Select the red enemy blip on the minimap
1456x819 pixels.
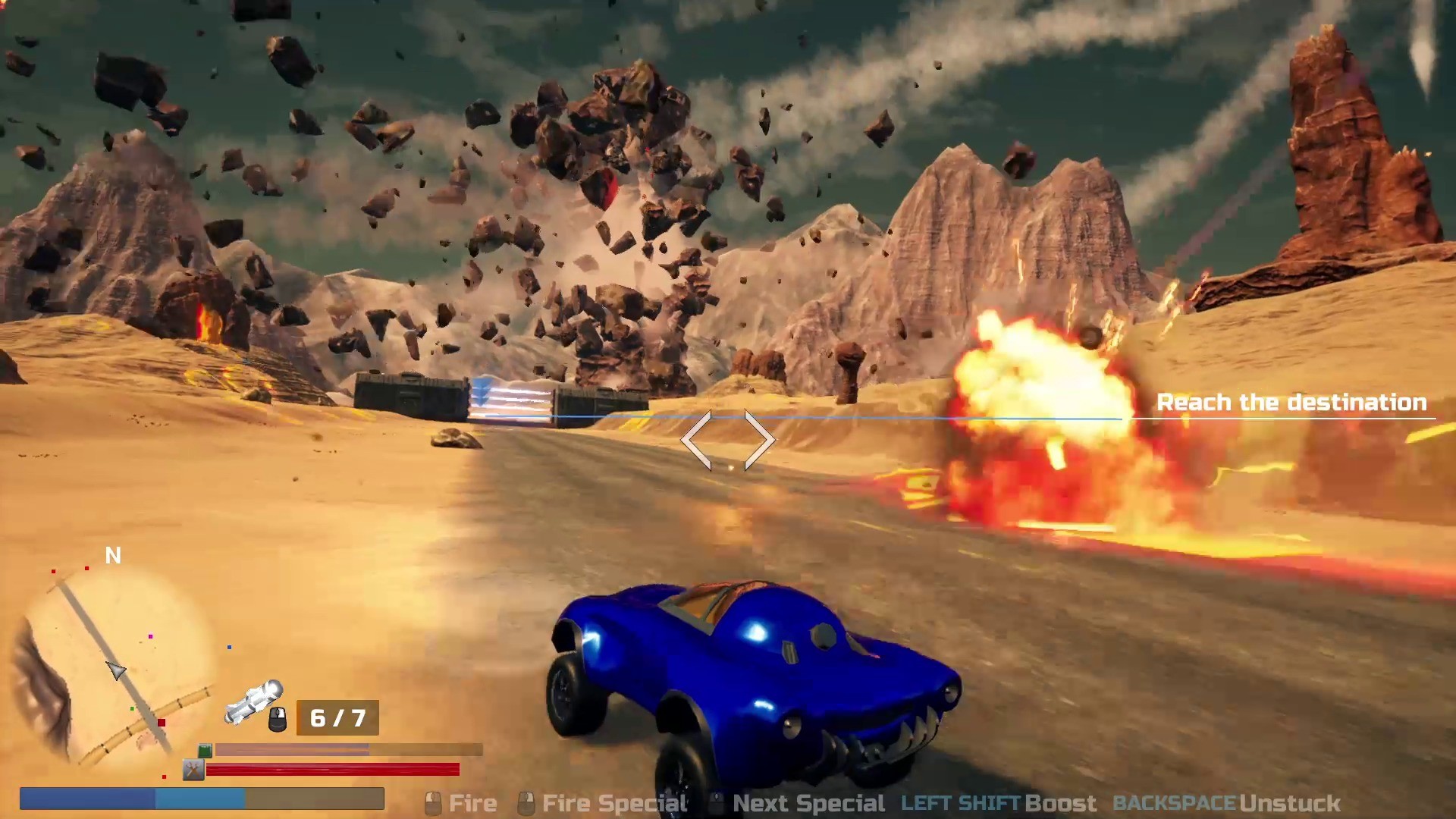161,722
